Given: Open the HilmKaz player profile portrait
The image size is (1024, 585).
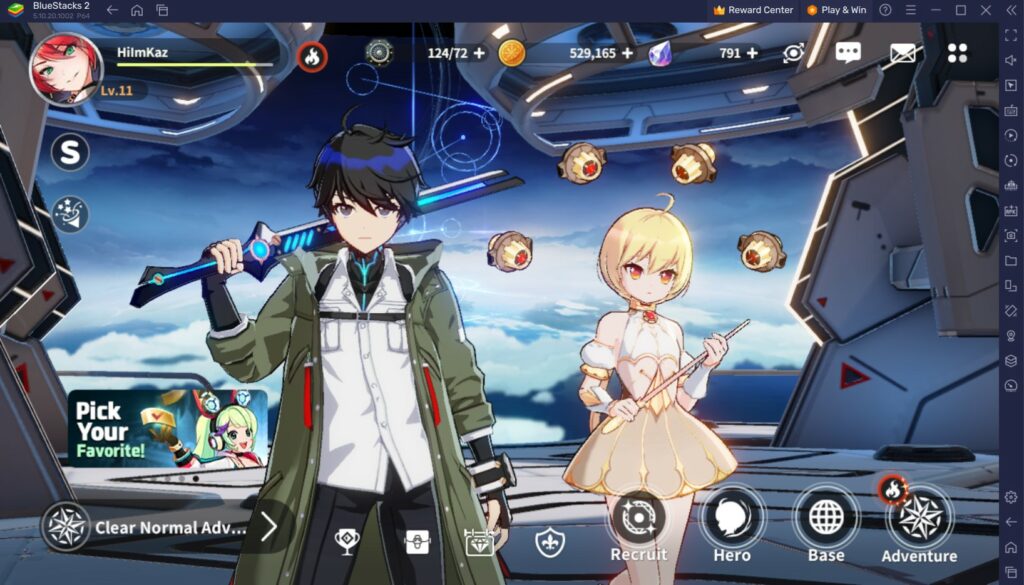Looking at the screenshot, I should pos(66,68).
